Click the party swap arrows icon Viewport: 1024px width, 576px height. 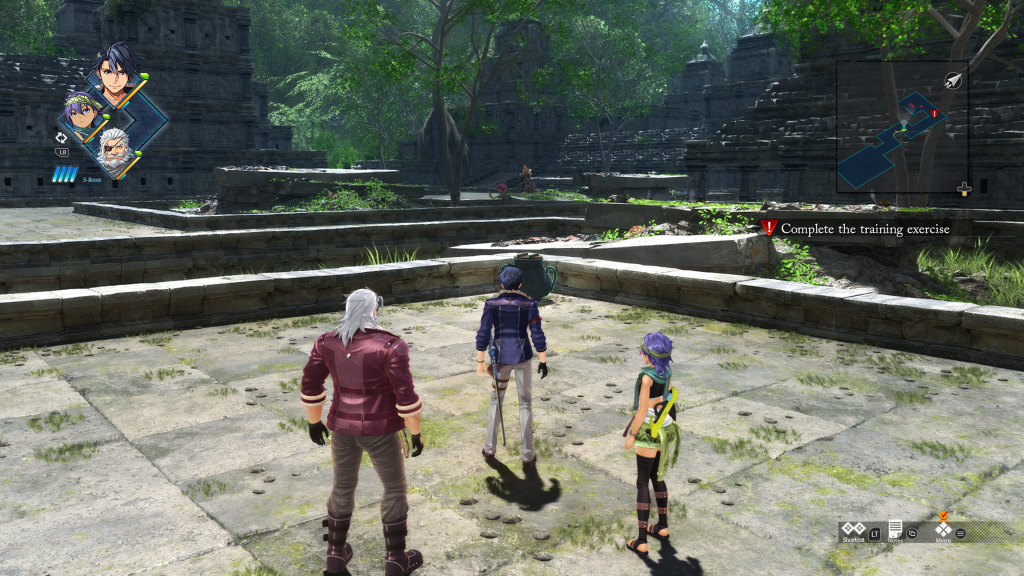pyautogui.click(x=61, y=137)
